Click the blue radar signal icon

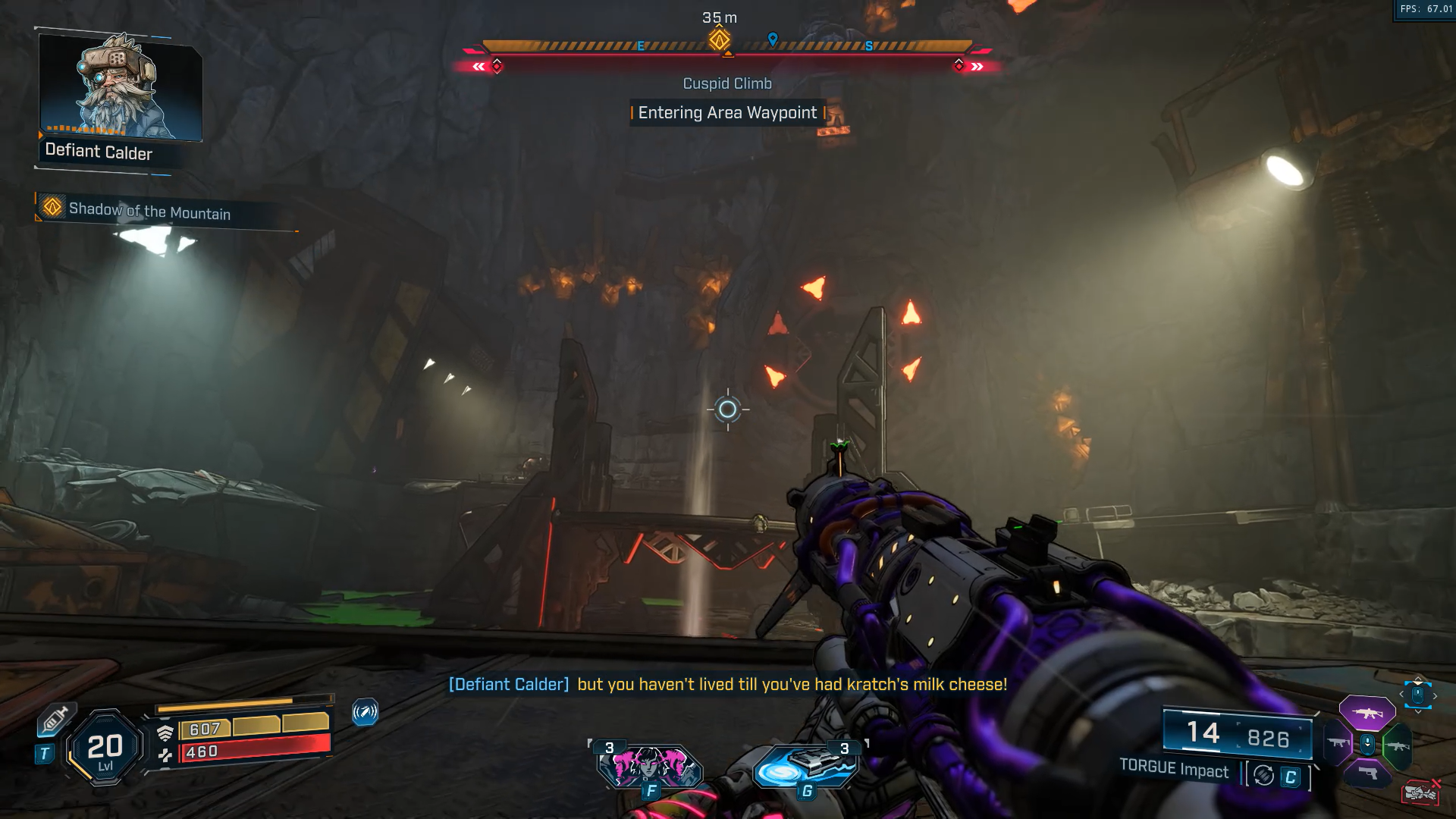(x=365, y=712)
